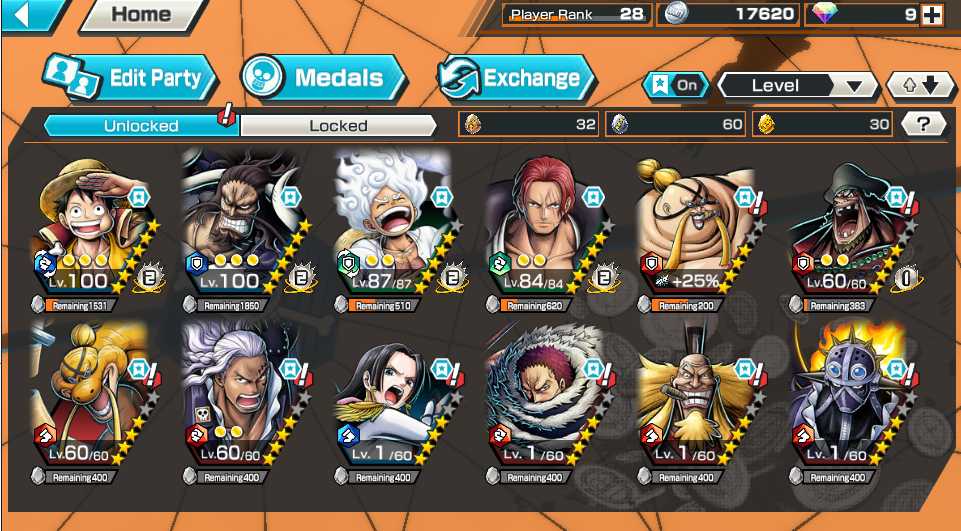Switch to the Locked characters tab

click(x=338, y=125)
